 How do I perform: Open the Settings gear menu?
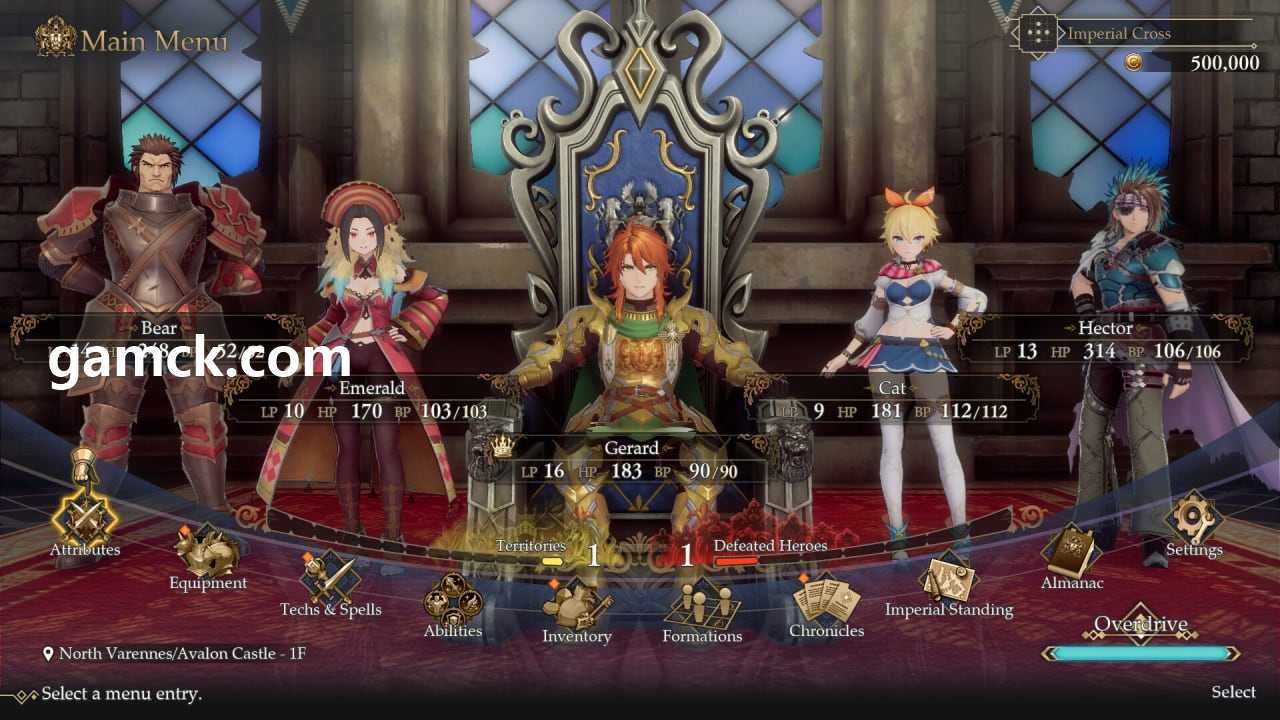pos(1194,518)
